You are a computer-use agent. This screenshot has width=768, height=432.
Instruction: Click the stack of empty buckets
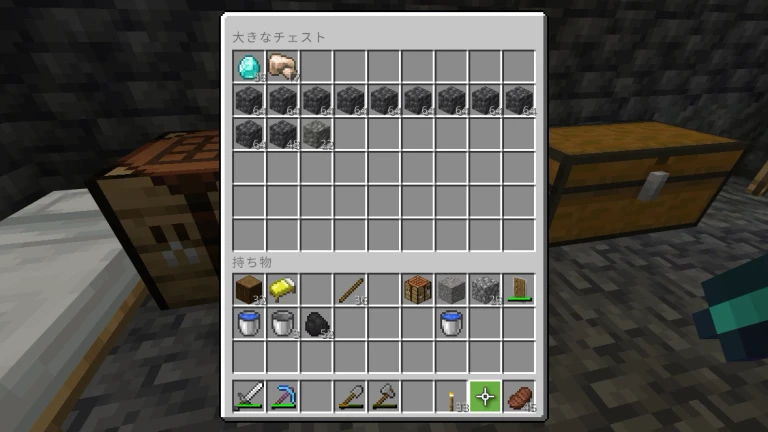[x=282, y=323]
